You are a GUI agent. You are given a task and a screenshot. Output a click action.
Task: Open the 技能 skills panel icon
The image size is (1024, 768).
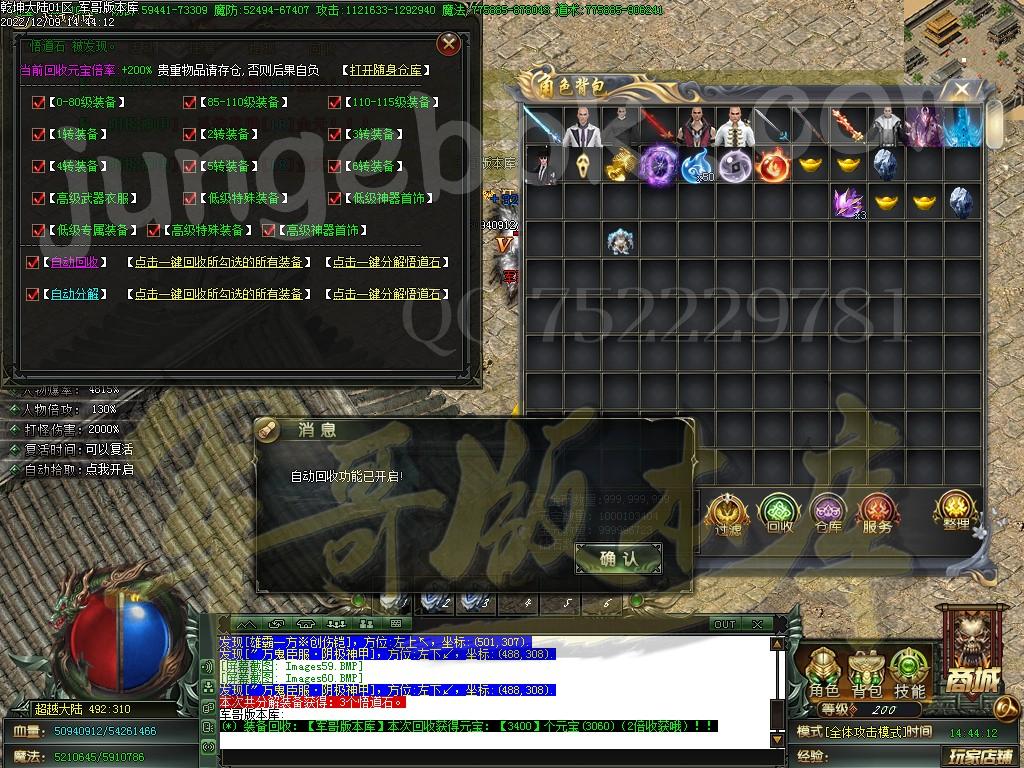pyautogui.click(x=909, y=674)
